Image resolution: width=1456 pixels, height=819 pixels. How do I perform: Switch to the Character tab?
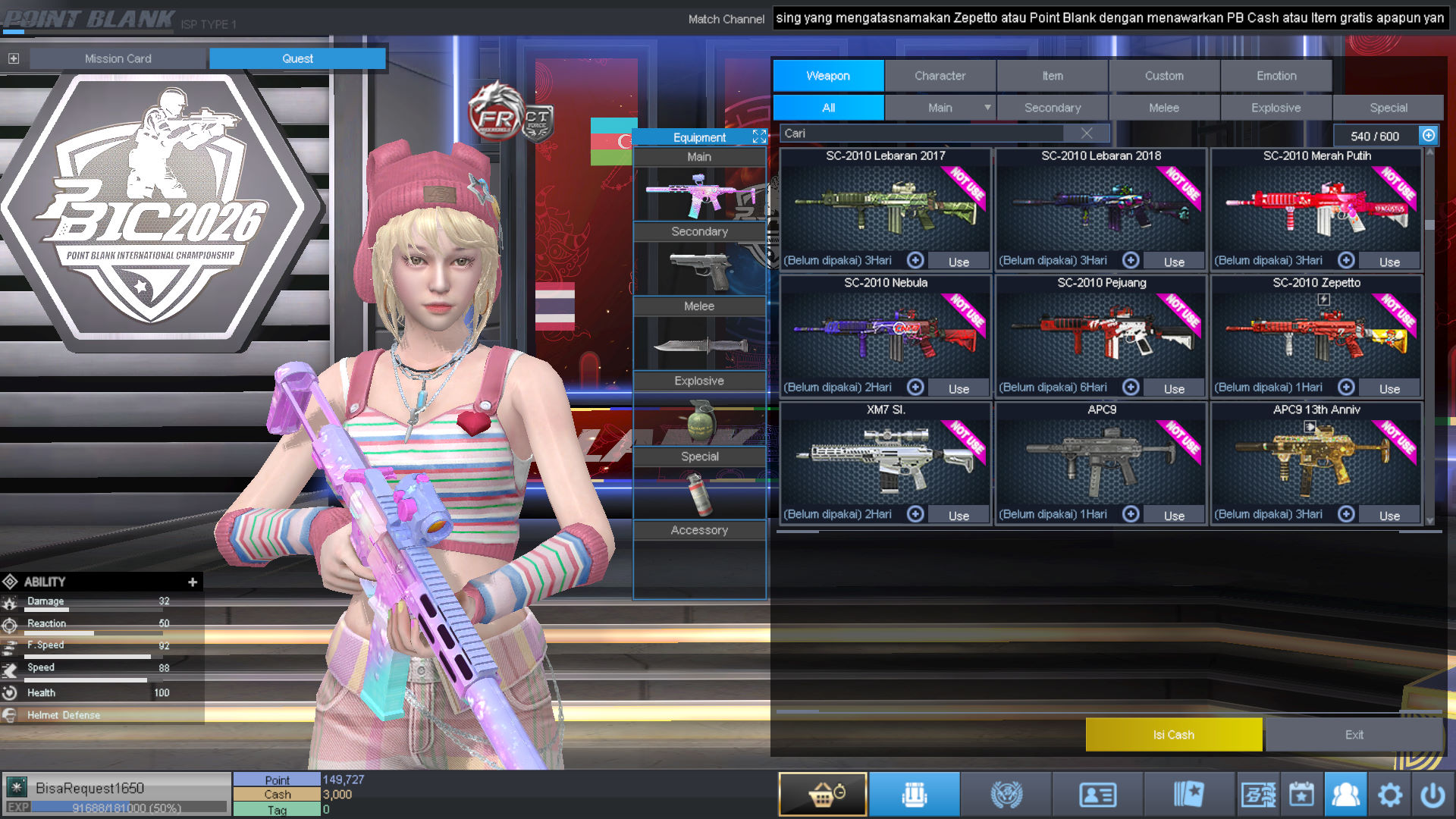click(x=940, y=76)
